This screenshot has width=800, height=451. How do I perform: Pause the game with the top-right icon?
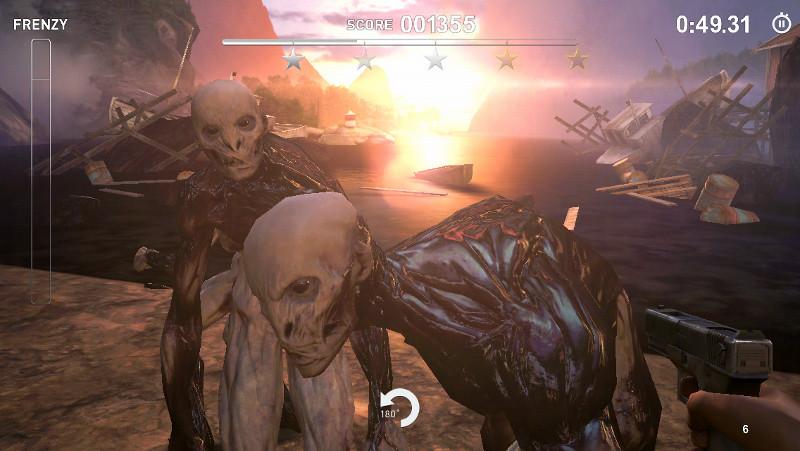click(x=781, y=23)
